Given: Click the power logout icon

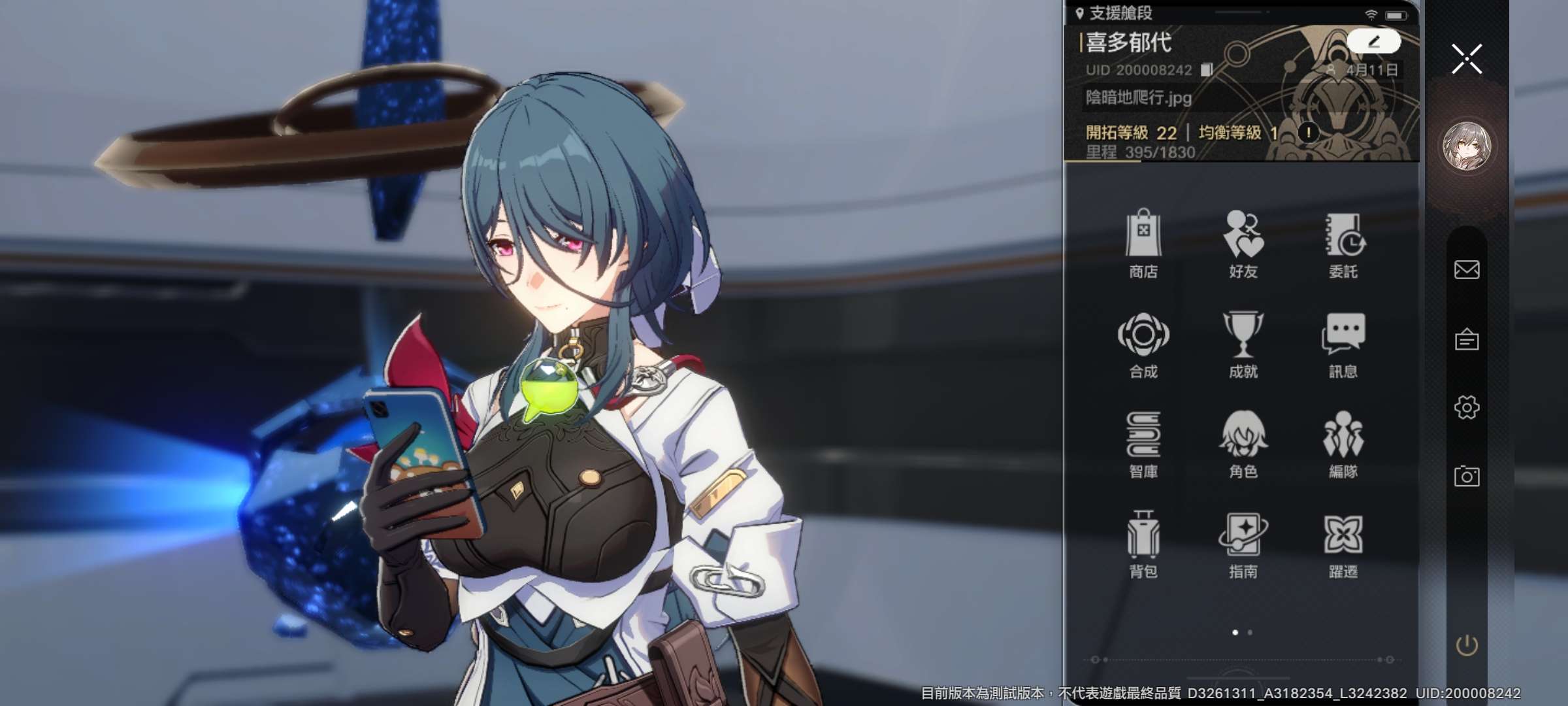Looking at the screenshot, I should [x=1467, y=646].
